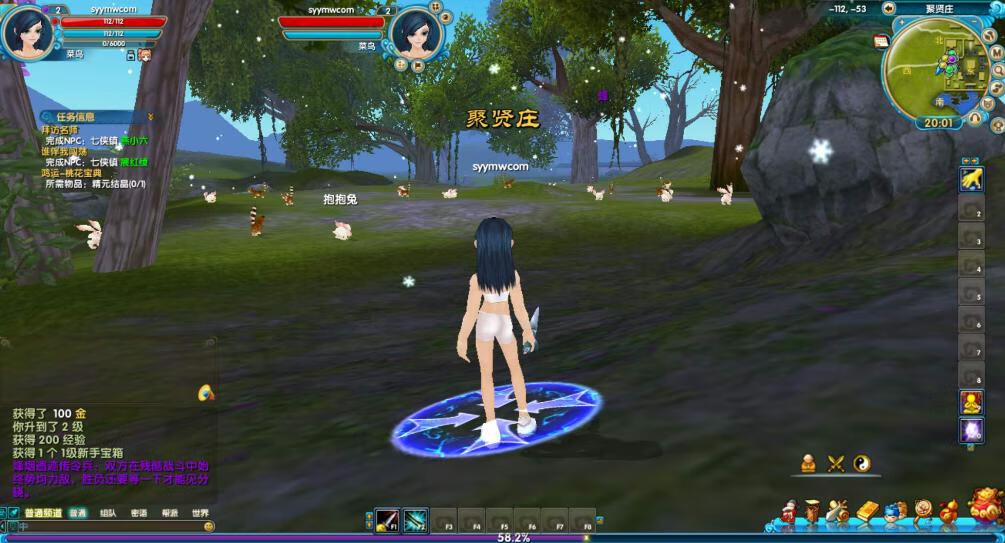Screen dimensions: 1005x543
Task: Activate the F2 blue slash skill
Action: pos(415,521)
